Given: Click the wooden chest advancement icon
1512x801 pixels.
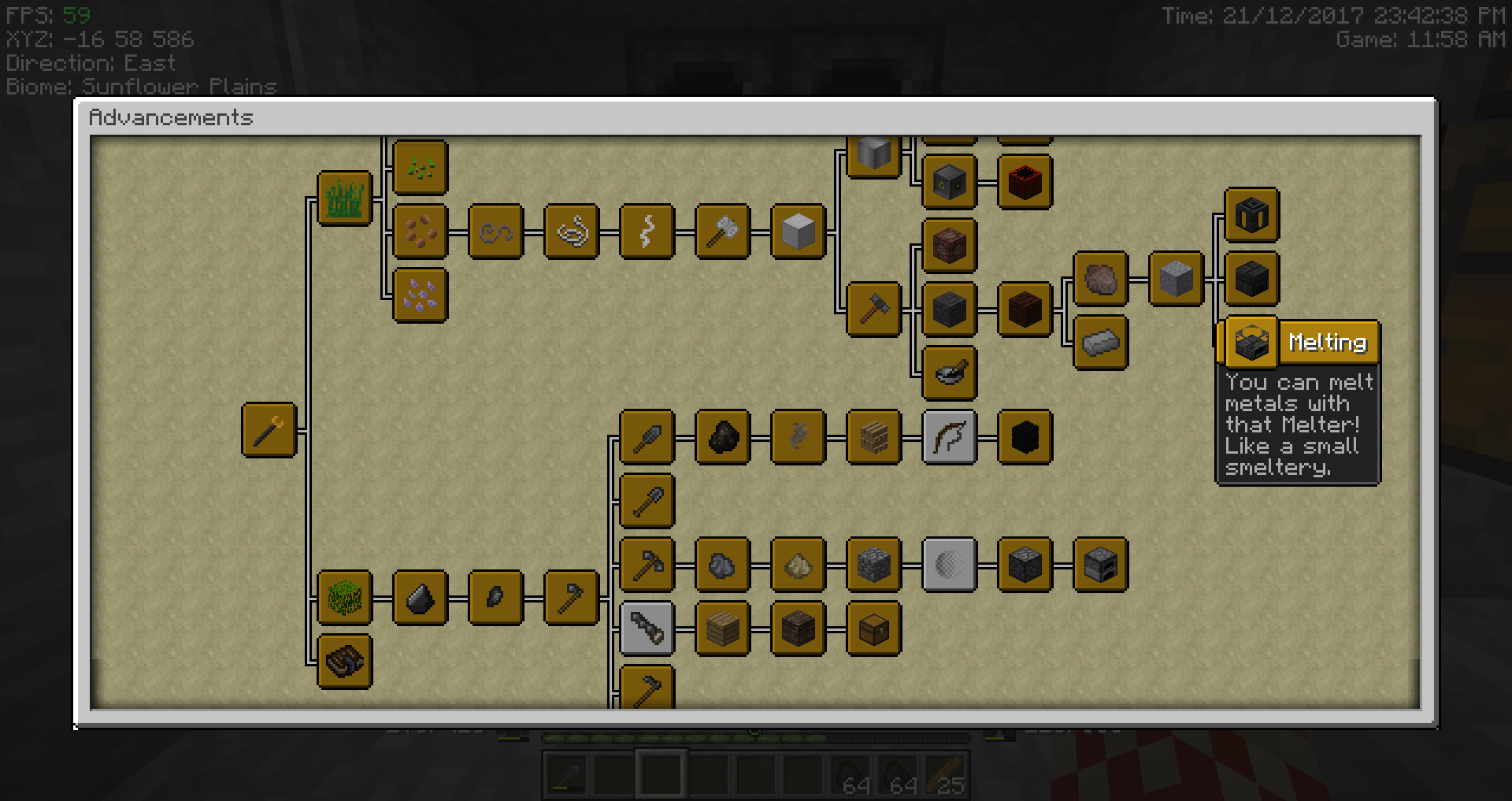Looking at the screenshot, I should (x=873, y=630).
